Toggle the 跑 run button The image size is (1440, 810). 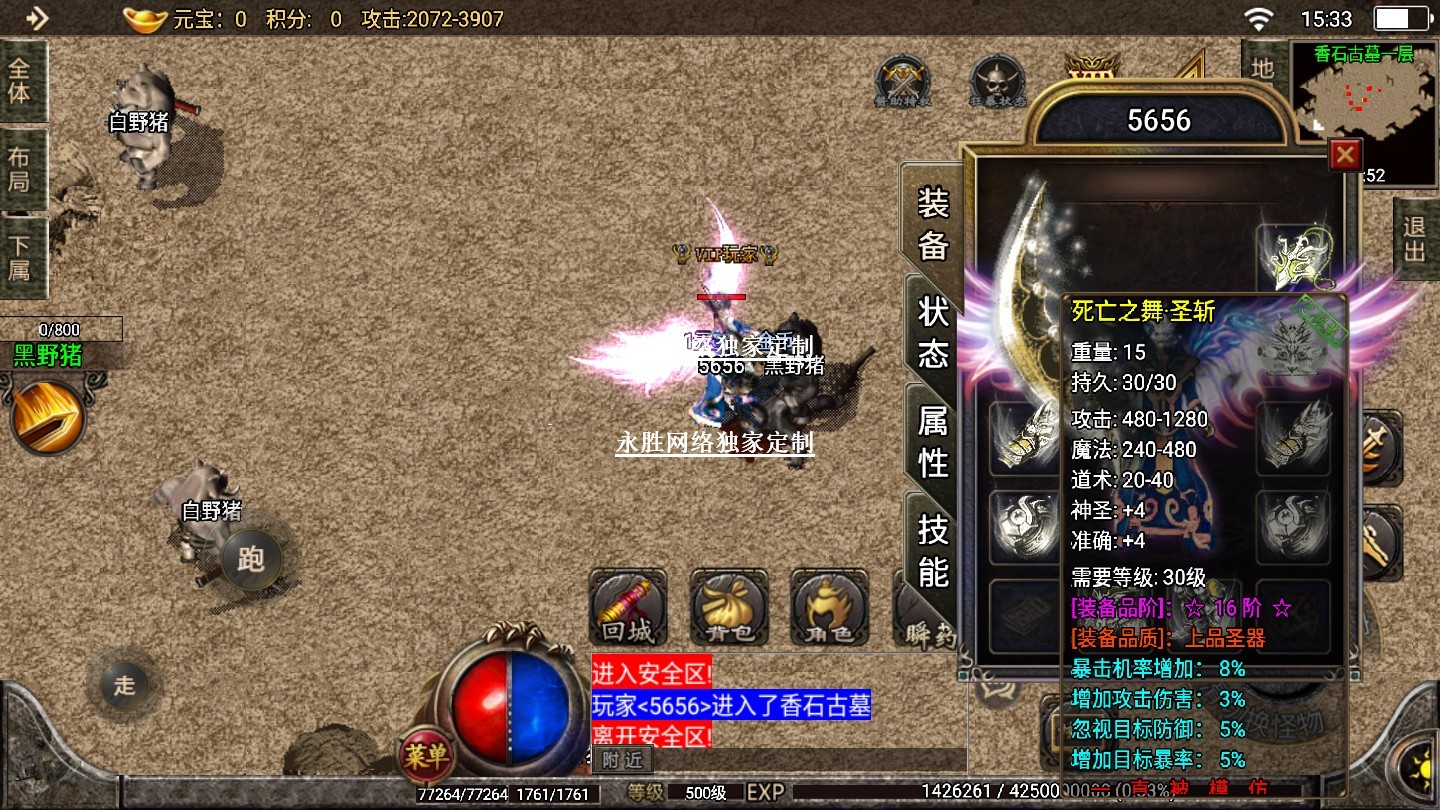click(x=250, y=559)
